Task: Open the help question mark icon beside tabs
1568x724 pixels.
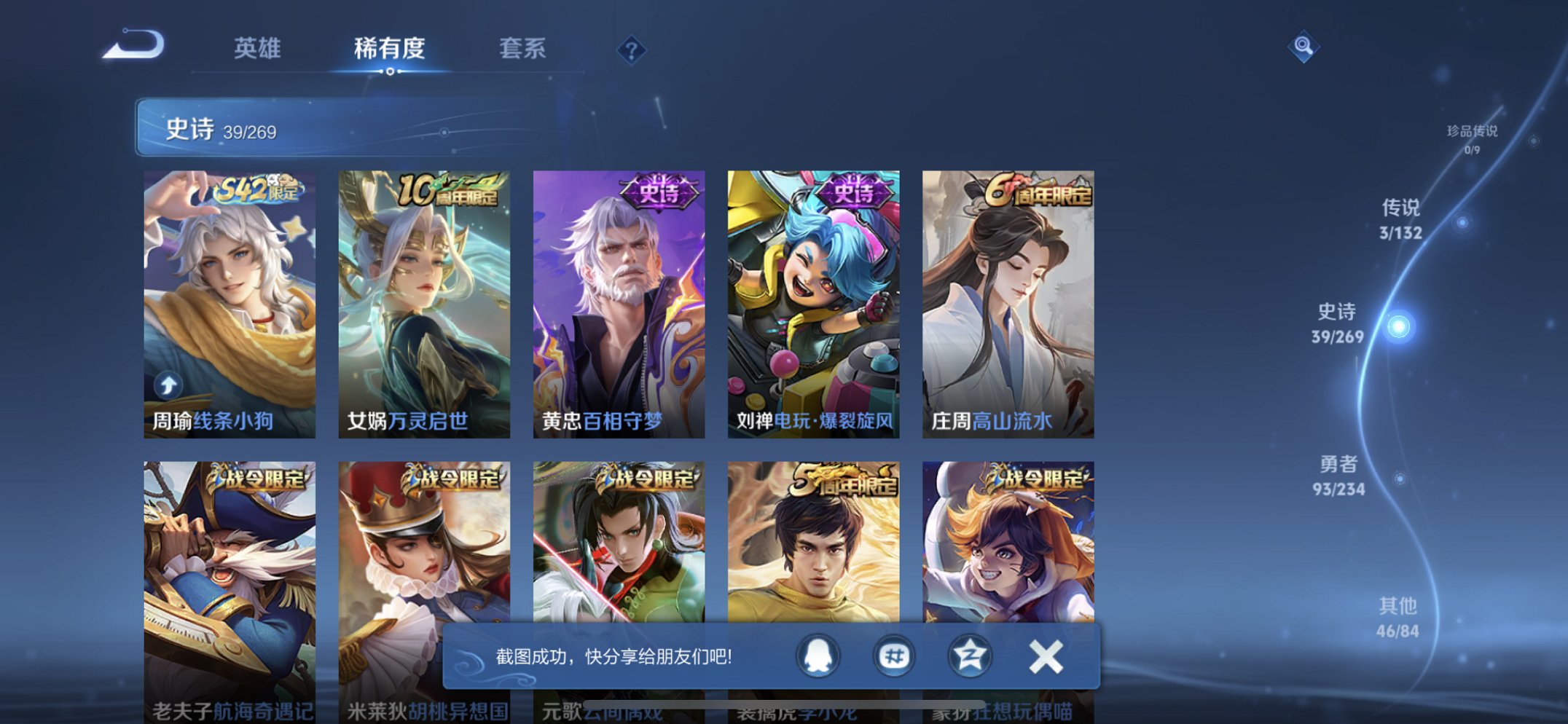Action: (631, 50)
